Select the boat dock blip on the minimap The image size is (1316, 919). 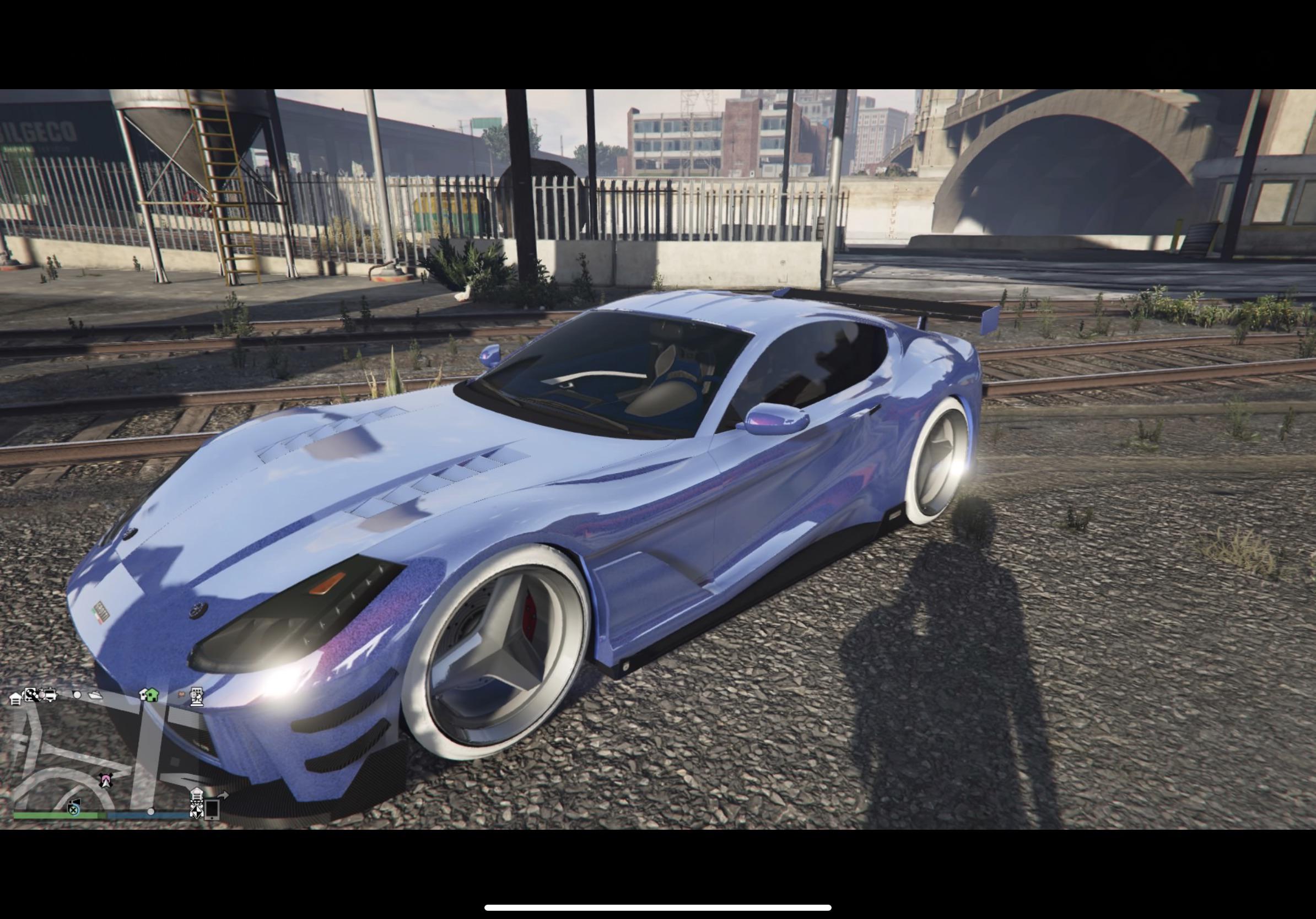pyautogui.click(x=96, y=696)
